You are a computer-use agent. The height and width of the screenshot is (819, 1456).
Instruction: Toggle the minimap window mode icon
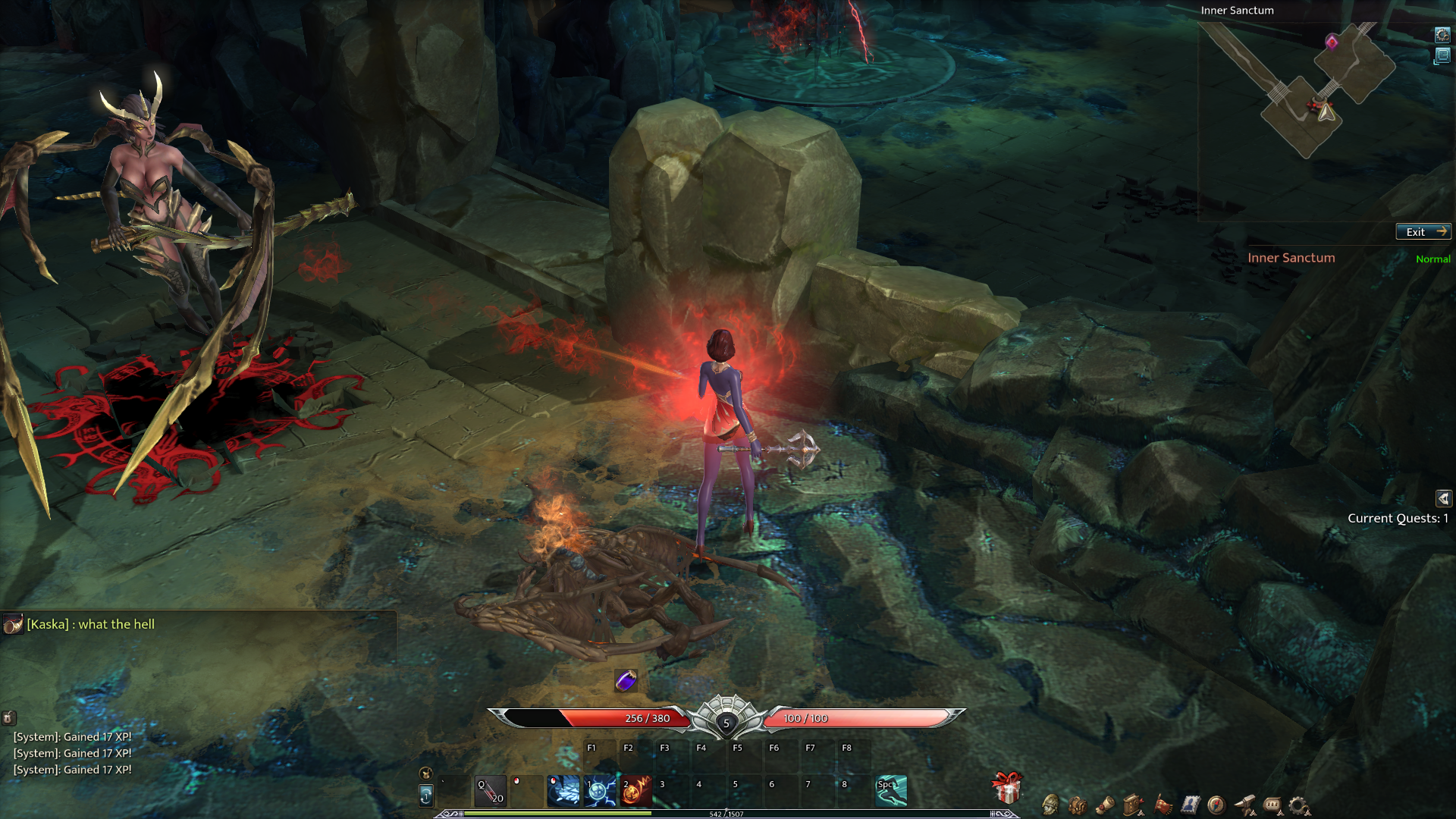pos(1442,55)
